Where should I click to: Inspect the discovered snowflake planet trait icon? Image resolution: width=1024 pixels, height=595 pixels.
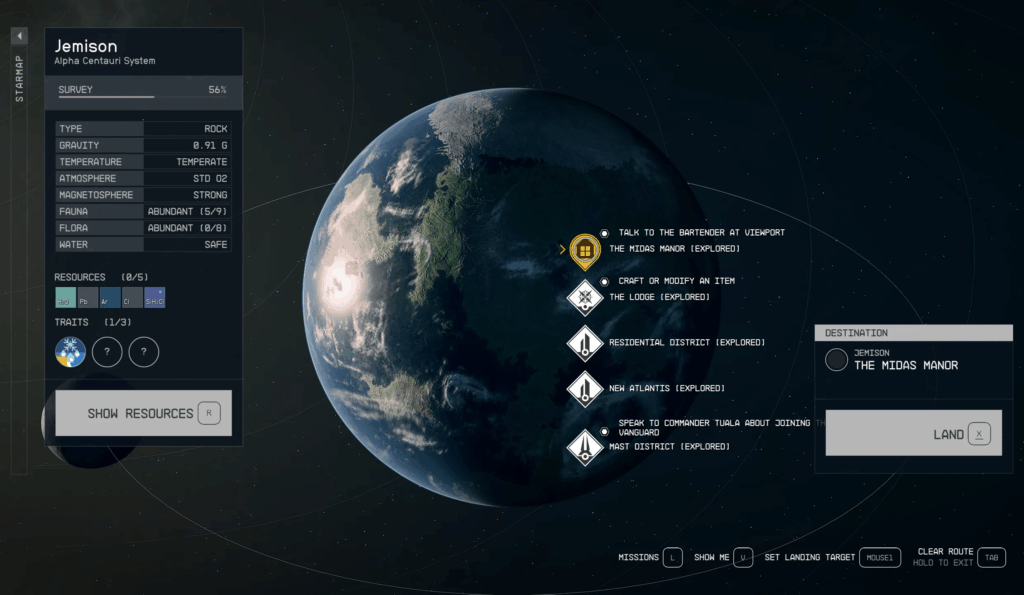pos(71,351)
